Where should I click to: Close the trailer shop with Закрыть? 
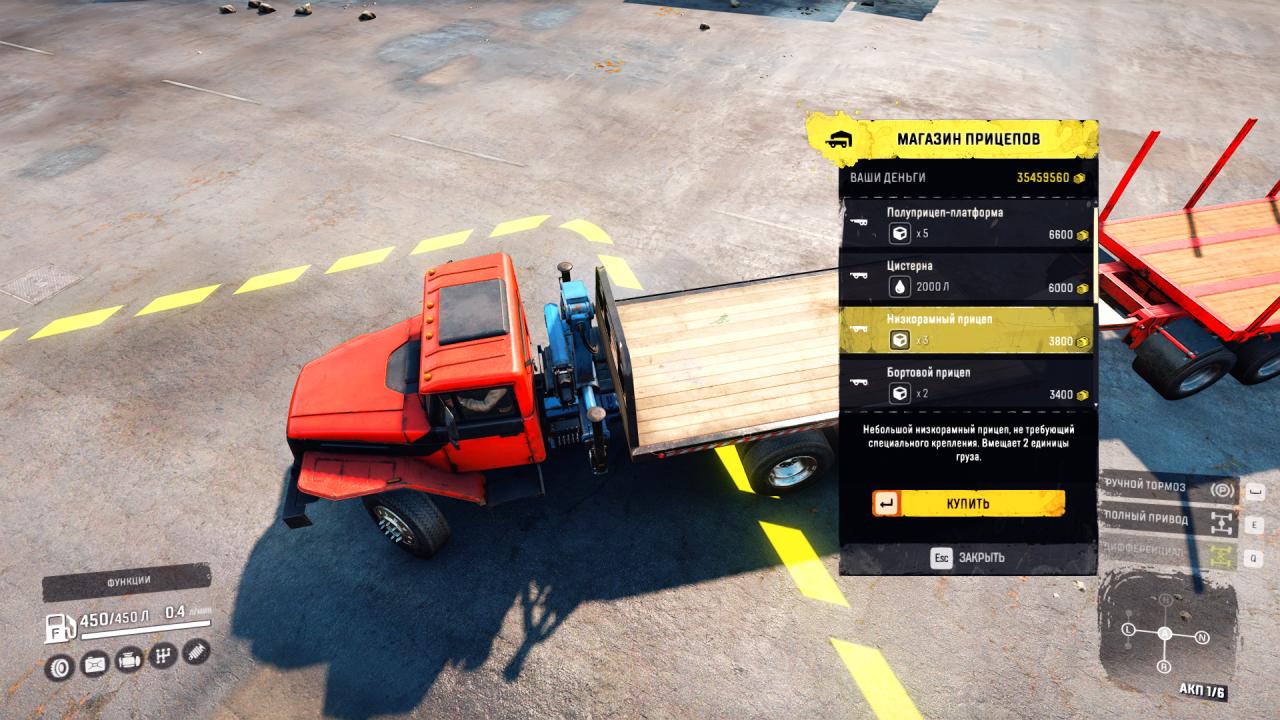point(968,557)
